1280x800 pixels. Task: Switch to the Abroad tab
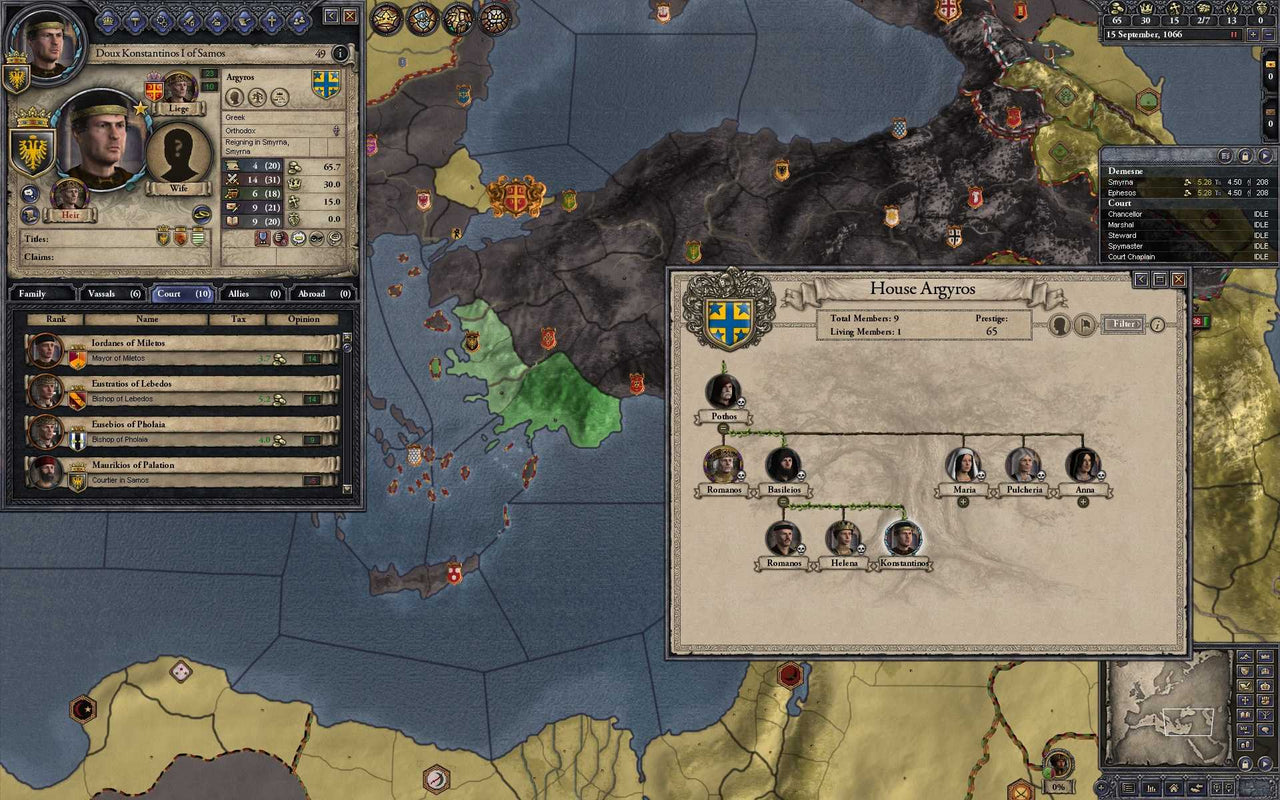[x=324, y=294]
